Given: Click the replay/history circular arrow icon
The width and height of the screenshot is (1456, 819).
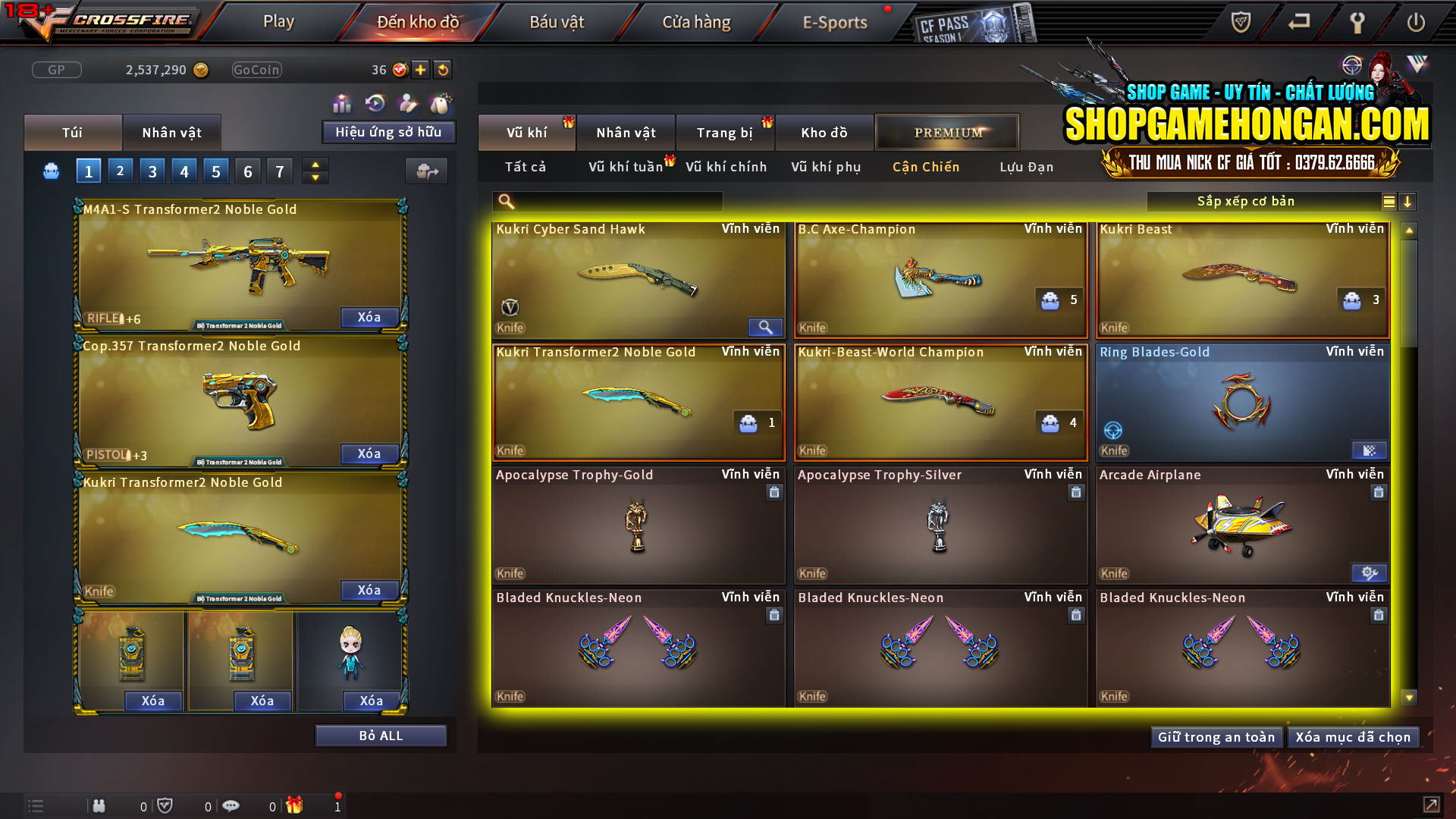Looking at the screenshot, I should [x=374, y=104].
